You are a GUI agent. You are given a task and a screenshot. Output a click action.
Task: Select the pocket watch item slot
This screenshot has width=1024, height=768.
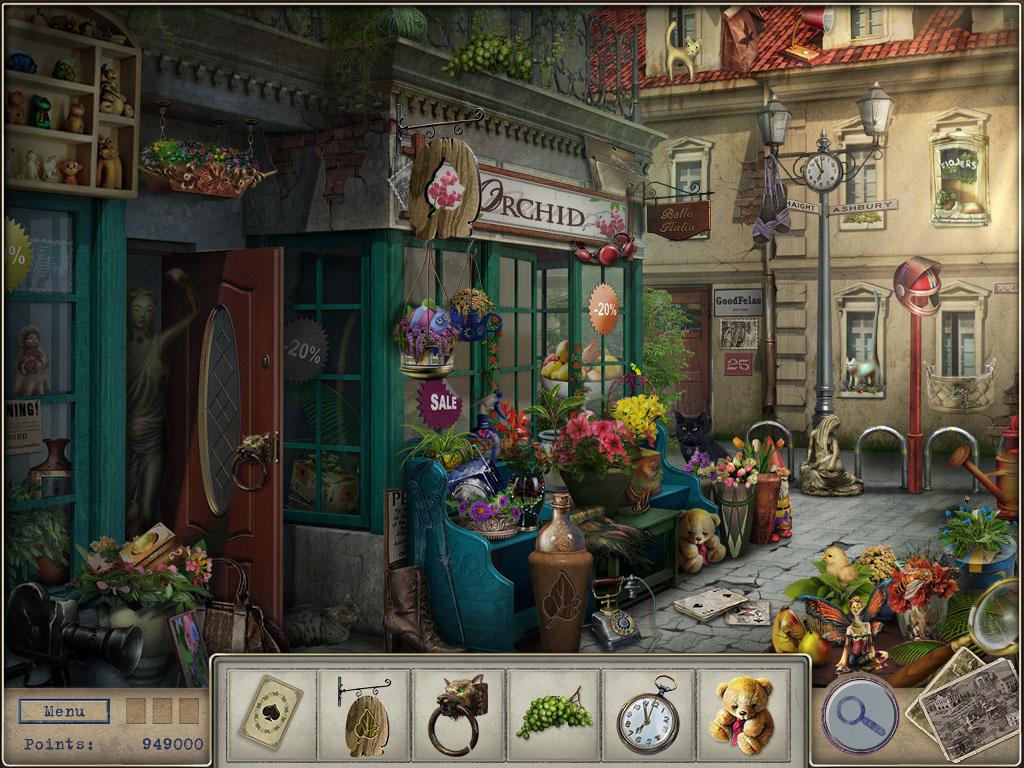[648, 713]
